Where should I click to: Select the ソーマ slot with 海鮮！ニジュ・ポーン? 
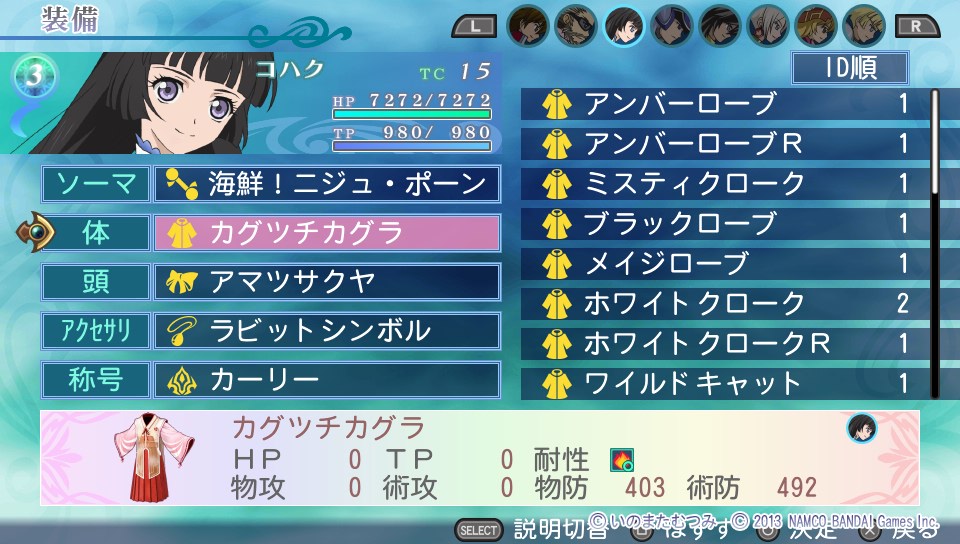(x=326, y=184)
